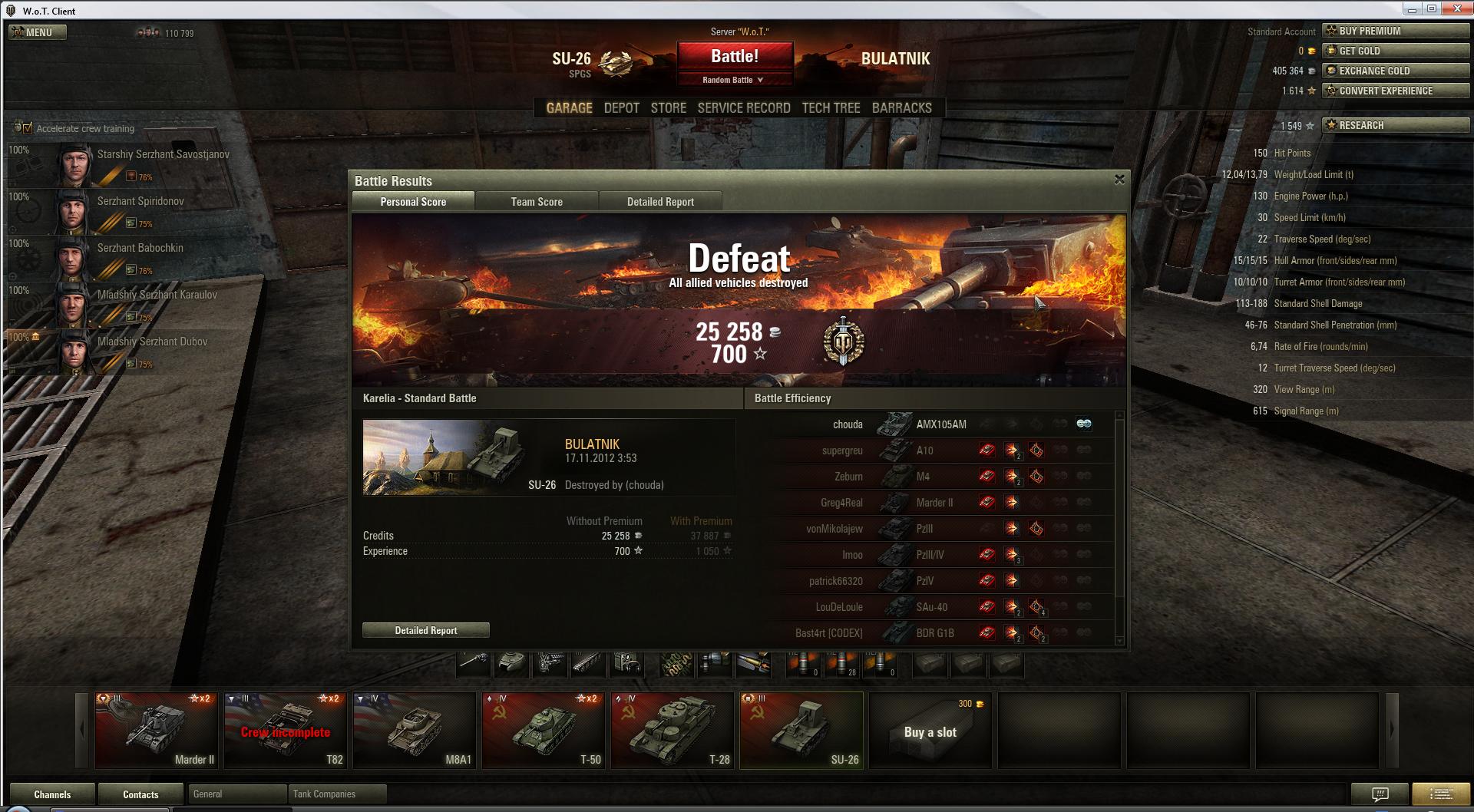View the Service Record tab
1474x812 pixels.
(x=743, y=108)
